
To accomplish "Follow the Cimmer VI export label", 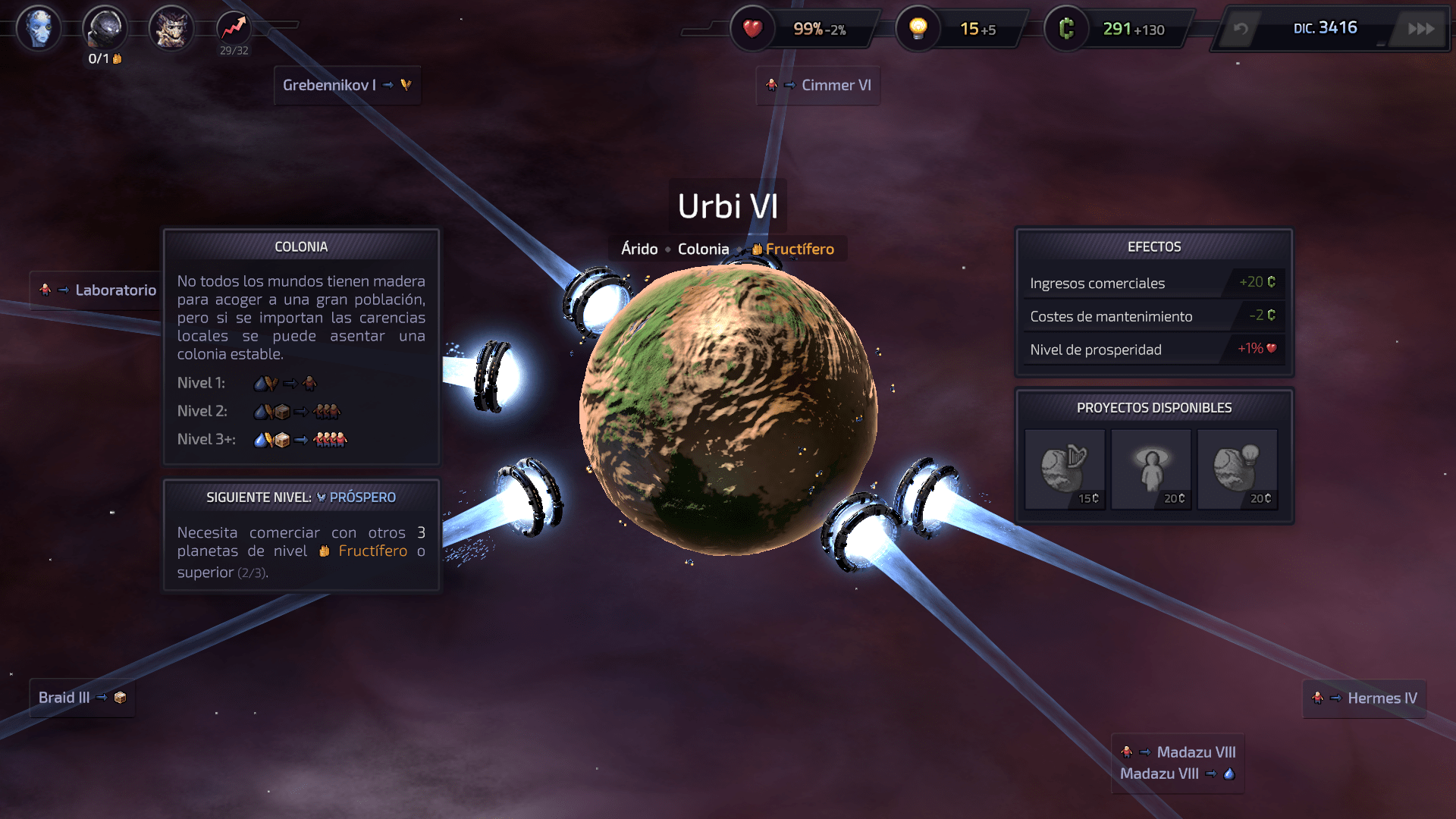I will [818, 85].
